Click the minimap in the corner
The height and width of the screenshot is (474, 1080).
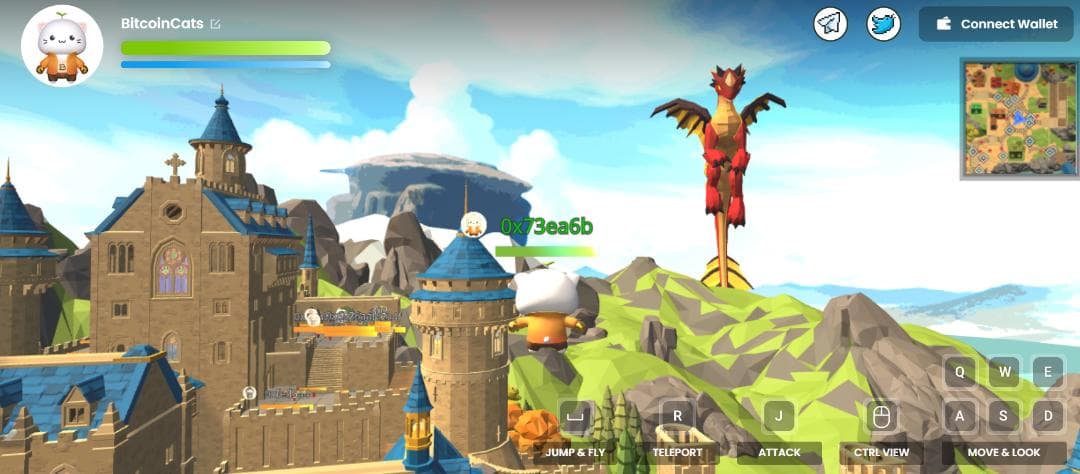(x=1018, y=118)
